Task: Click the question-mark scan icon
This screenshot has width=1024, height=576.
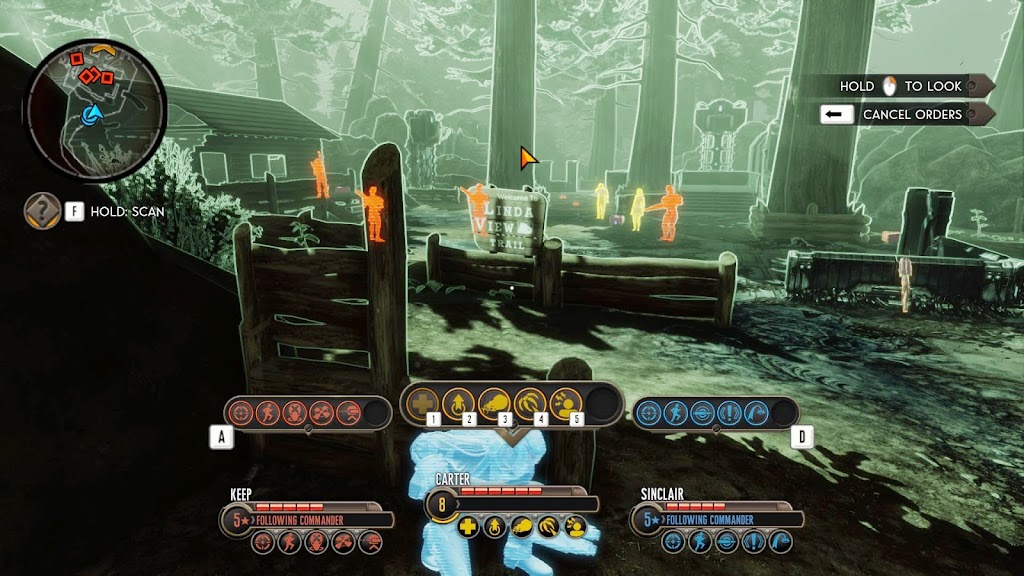Action: (x=42, y=211)
